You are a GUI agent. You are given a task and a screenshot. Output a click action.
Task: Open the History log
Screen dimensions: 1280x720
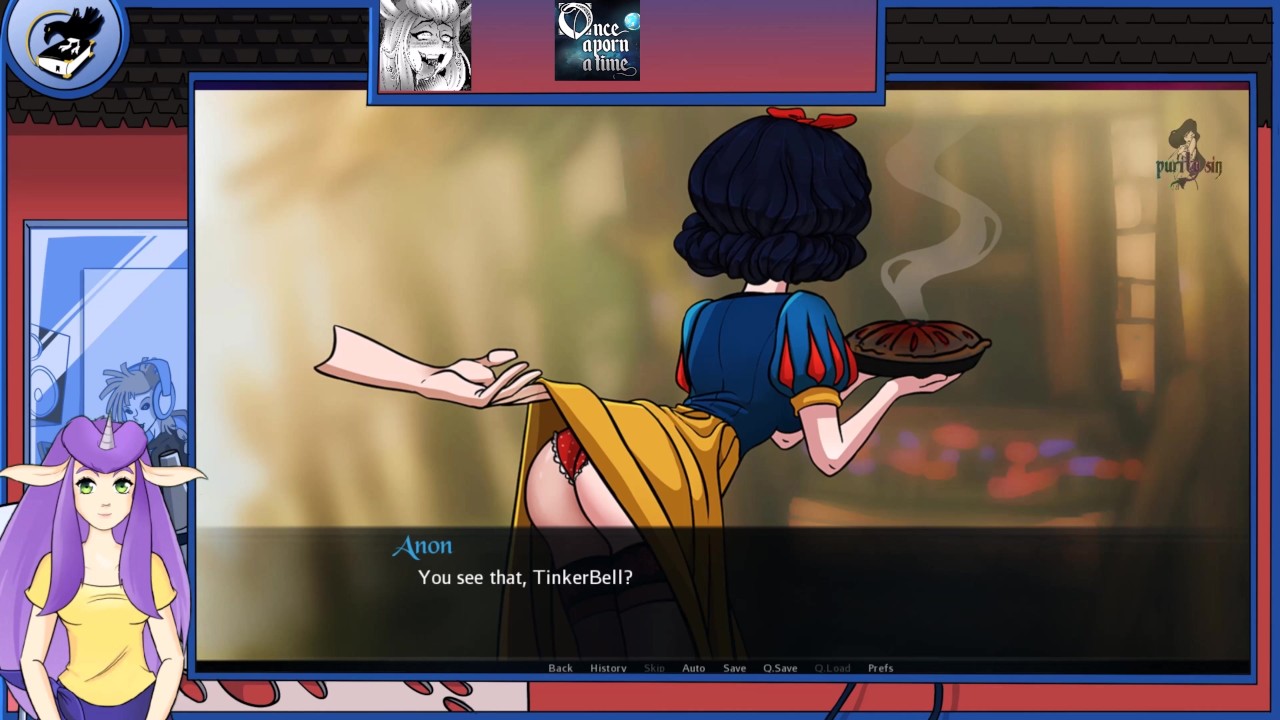(x=608, y=667)
